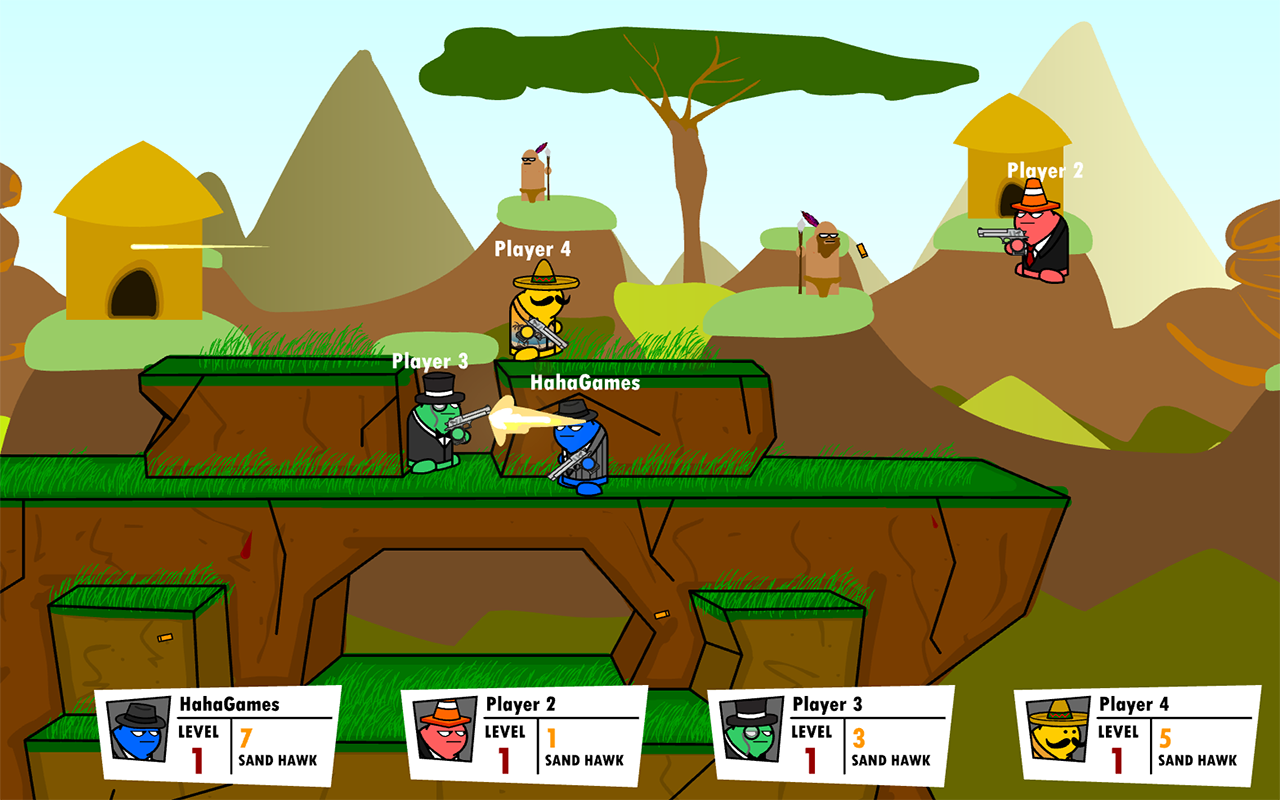Select the HahaGames blue player portrait

tap(138, 731)
